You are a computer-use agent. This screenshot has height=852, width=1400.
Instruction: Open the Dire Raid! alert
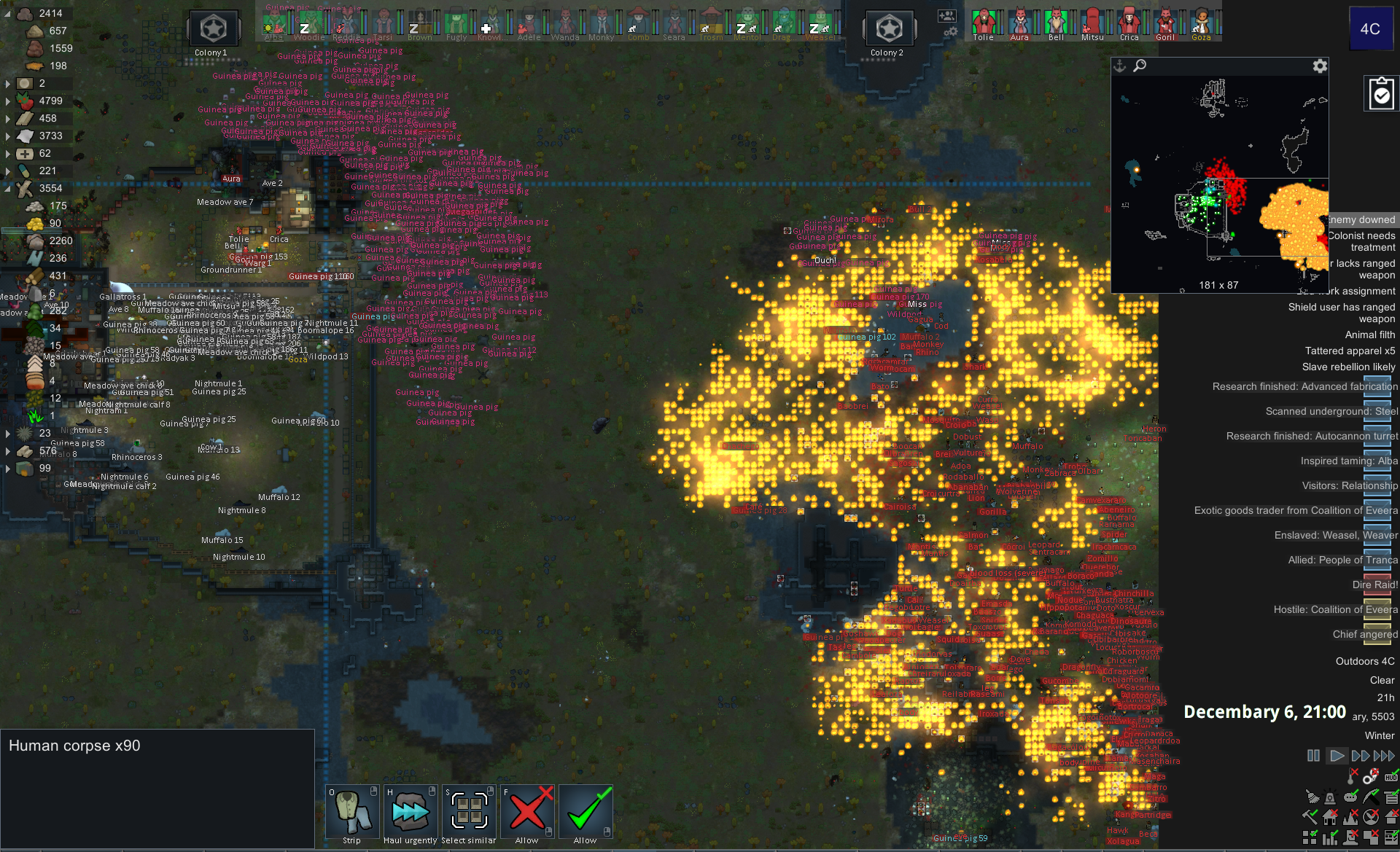point(1374,585)
